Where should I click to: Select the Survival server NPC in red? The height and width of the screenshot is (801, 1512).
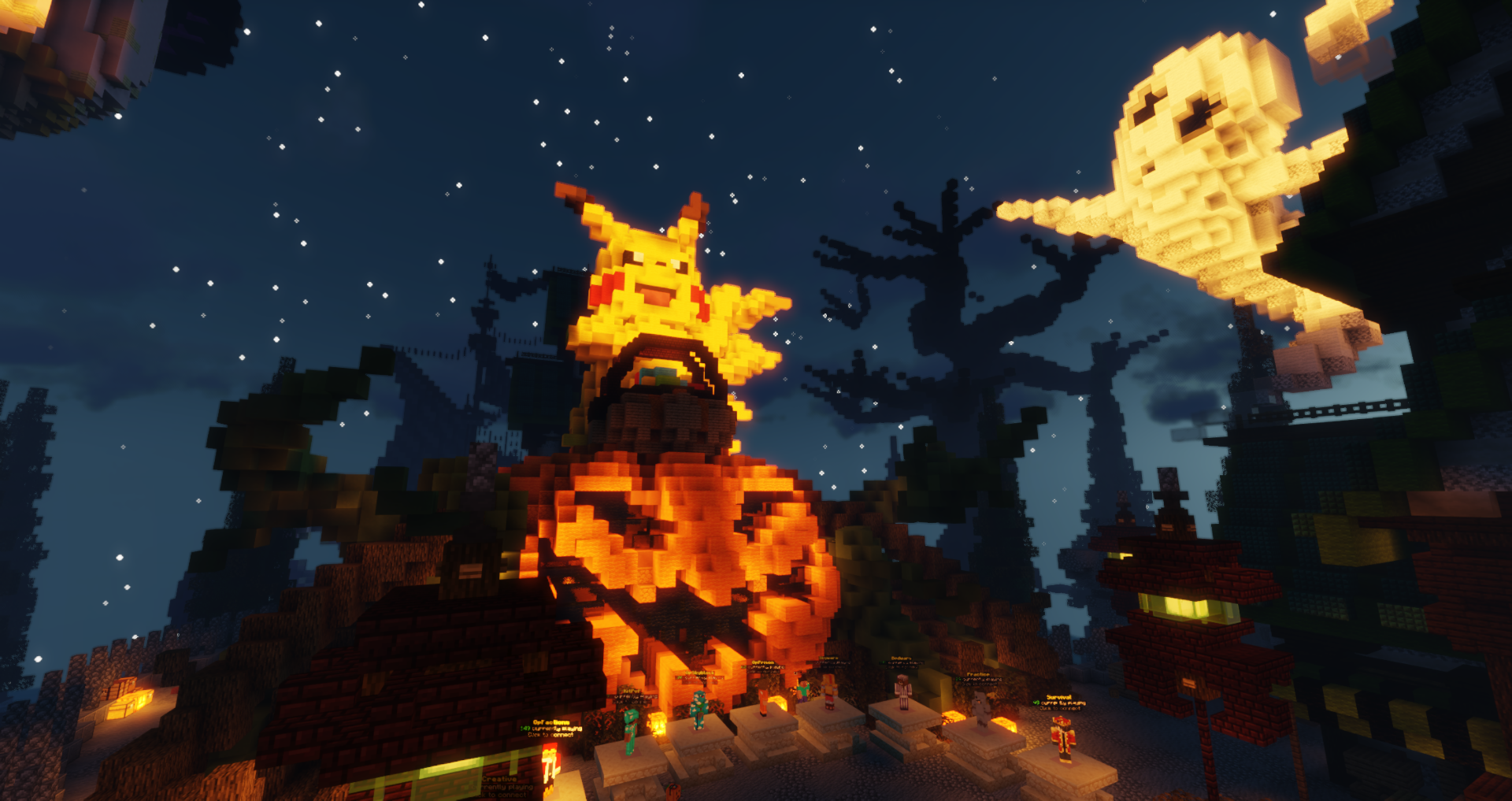pos(1063,739)
